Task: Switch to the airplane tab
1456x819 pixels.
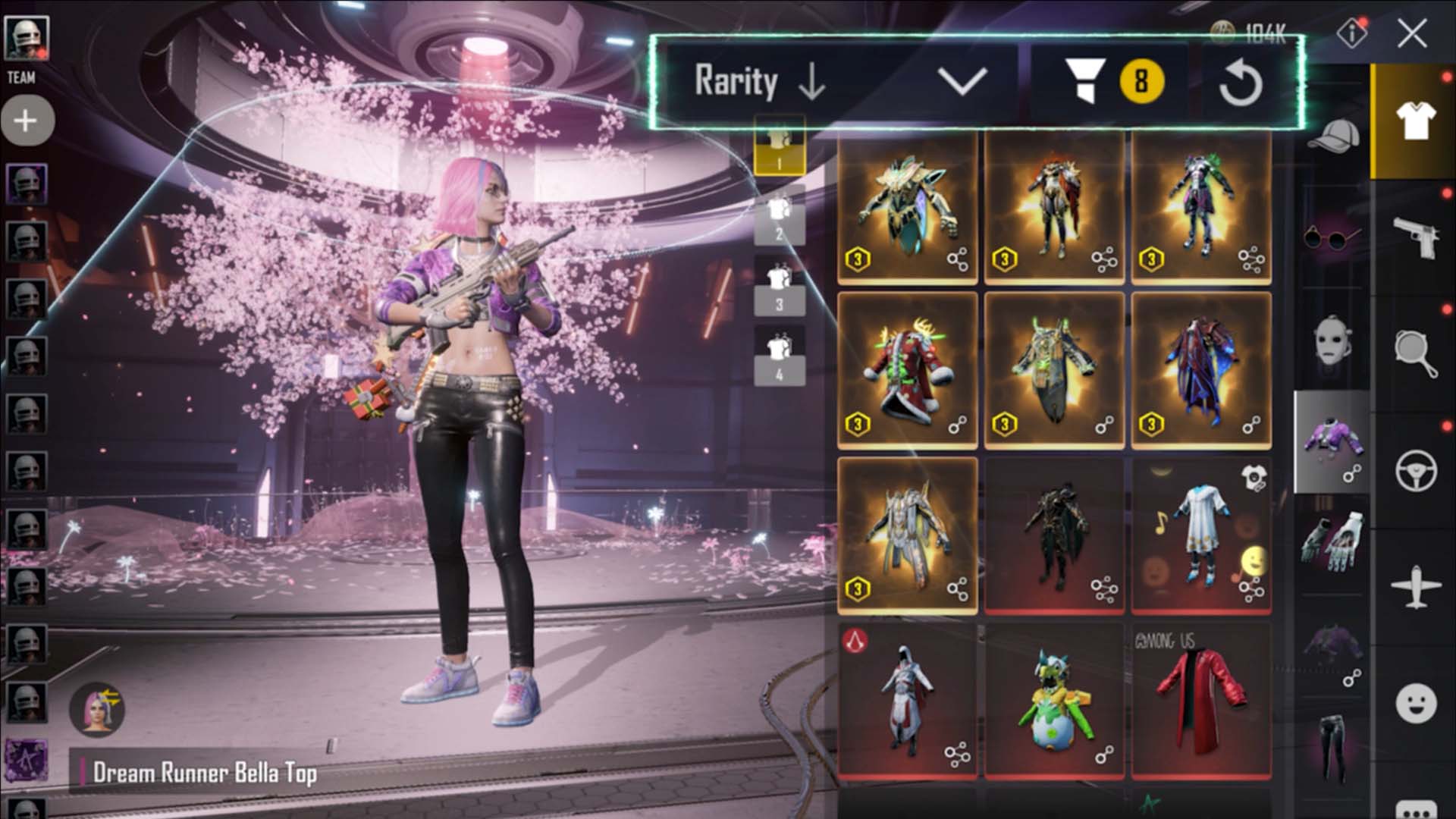Action: (1415, 586)
